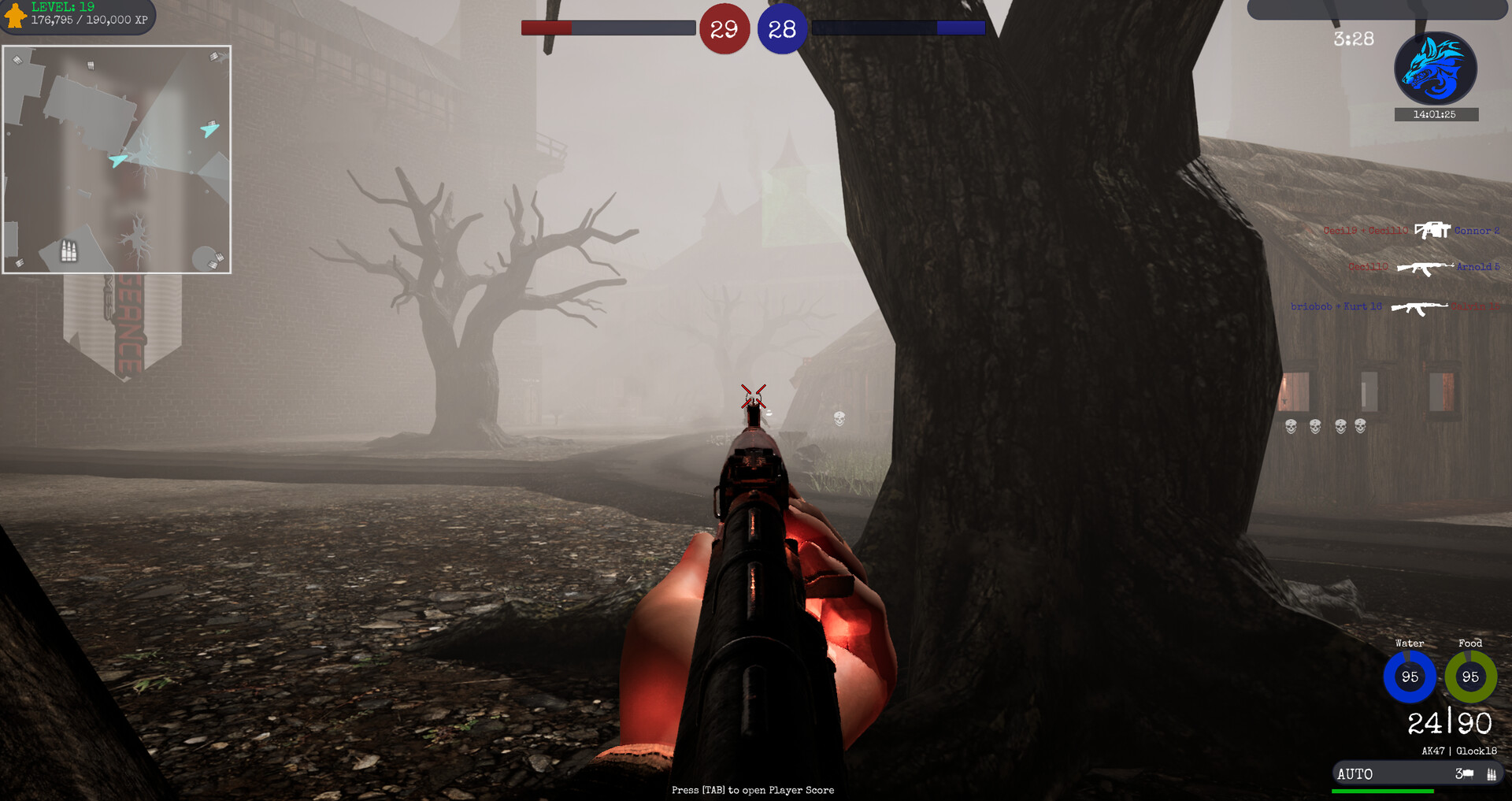The height and width of the screenshot is (801, 1512).
Task: Expand the minimap in the top-left corner
Action: click(117, 158)
